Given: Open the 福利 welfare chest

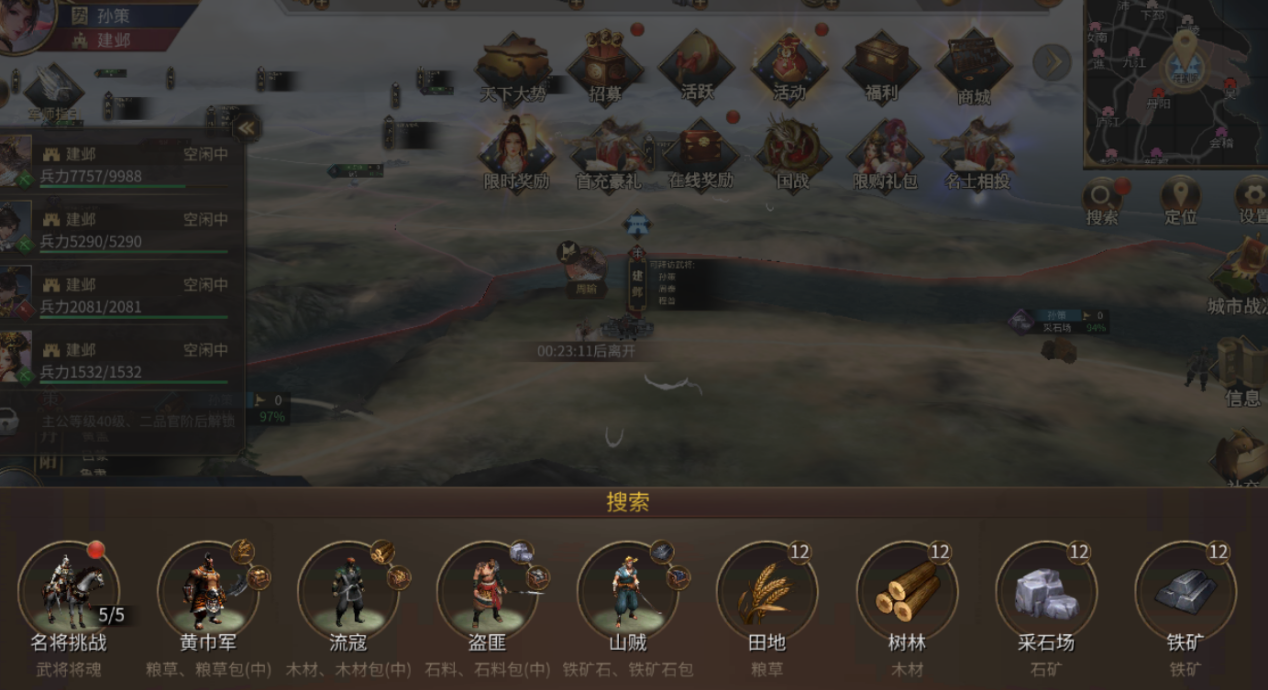Looking at the screenshot, I should tap(881, 67).
